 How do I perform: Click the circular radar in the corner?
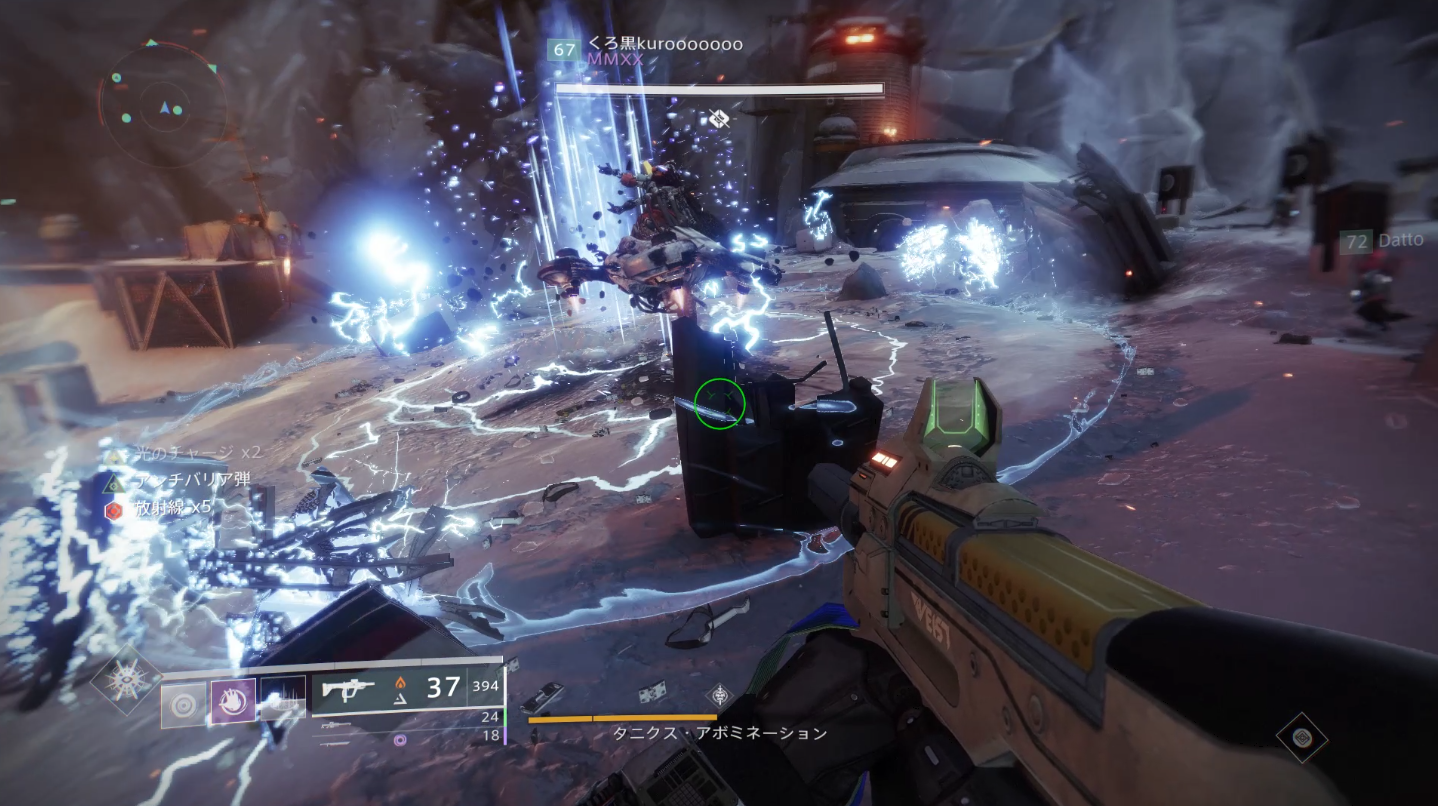(x=162, y=104)
